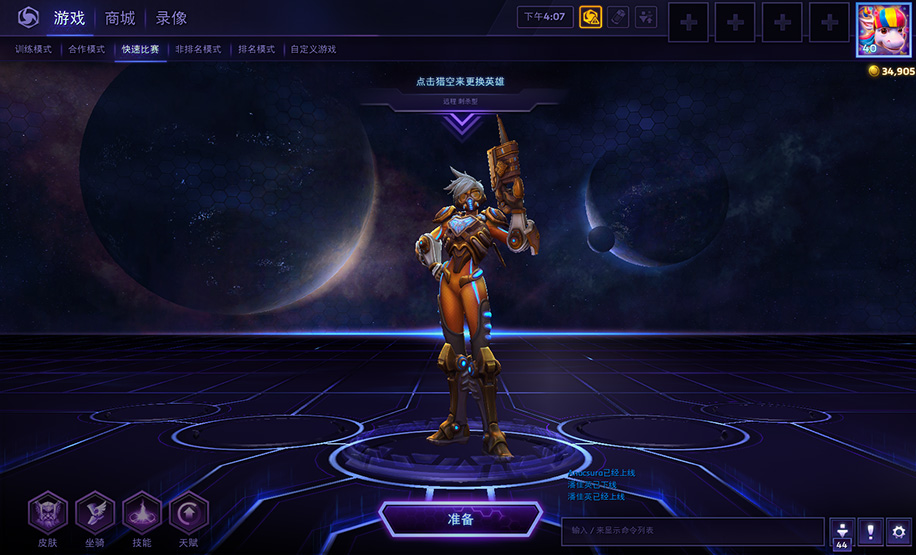Focus the chat input box
This screenshot has height=555, width=916.
(x=692, y=530)
